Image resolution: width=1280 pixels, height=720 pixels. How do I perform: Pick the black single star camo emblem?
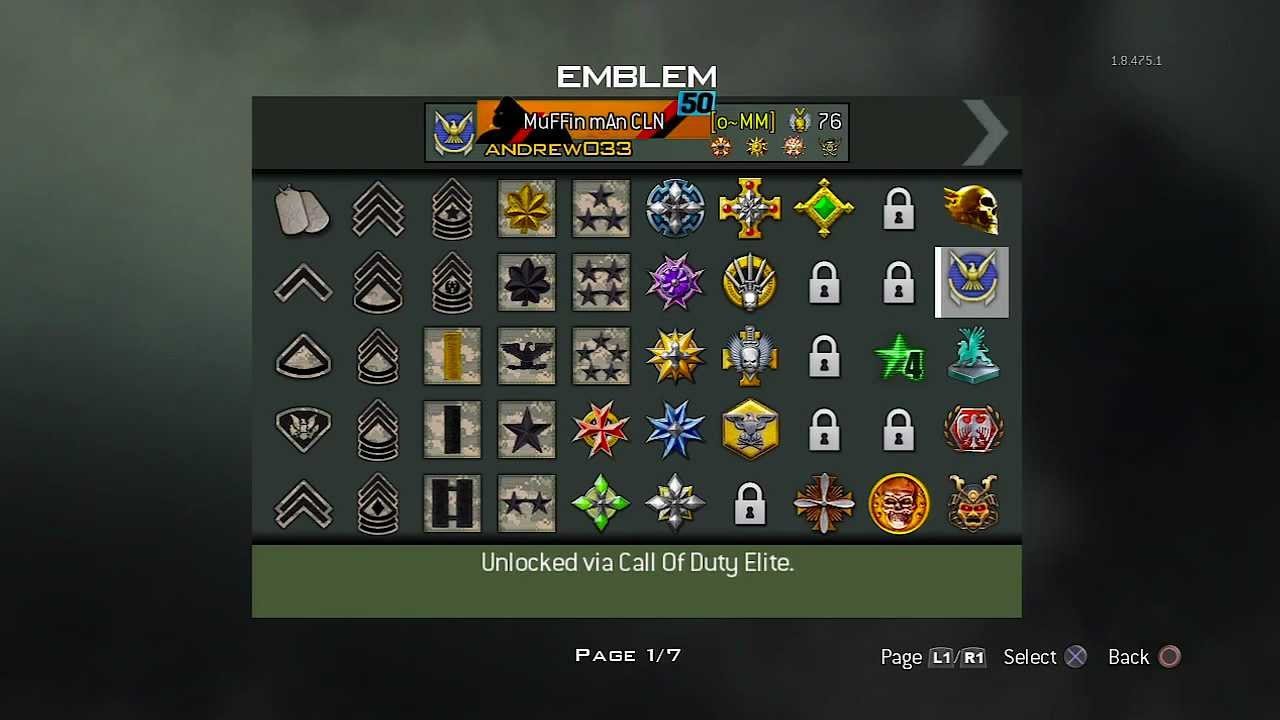click(x=527, y=429)
